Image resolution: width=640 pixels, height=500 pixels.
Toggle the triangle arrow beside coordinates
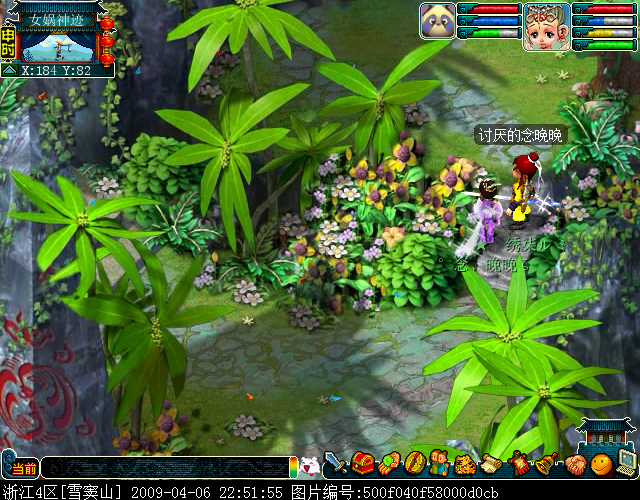[9, 71]
